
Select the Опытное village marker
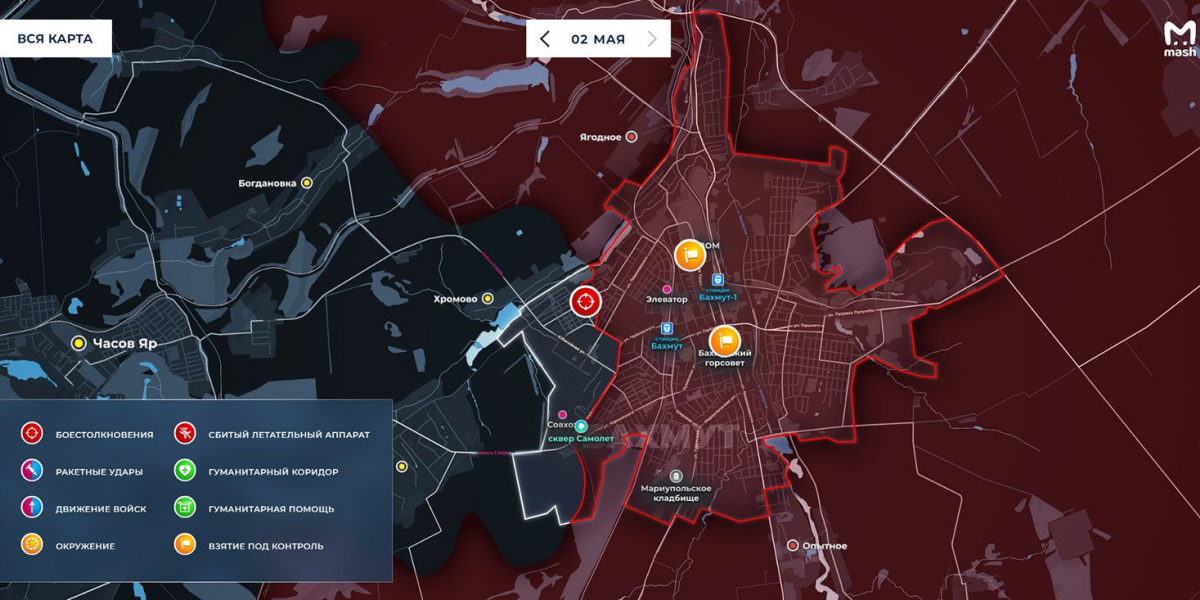coord(793,546)
